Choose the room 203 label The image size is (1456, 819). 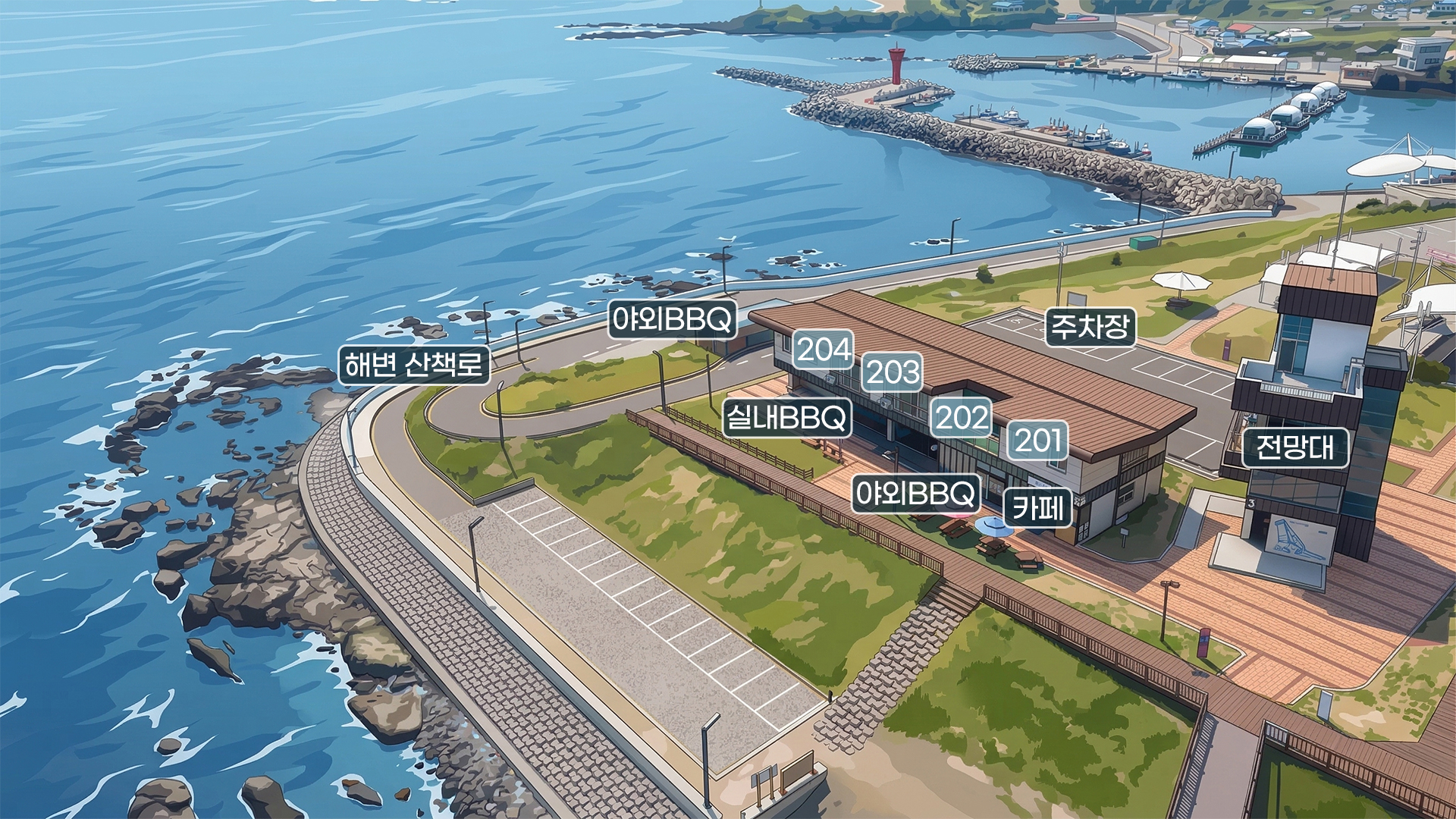pos(893,372)
